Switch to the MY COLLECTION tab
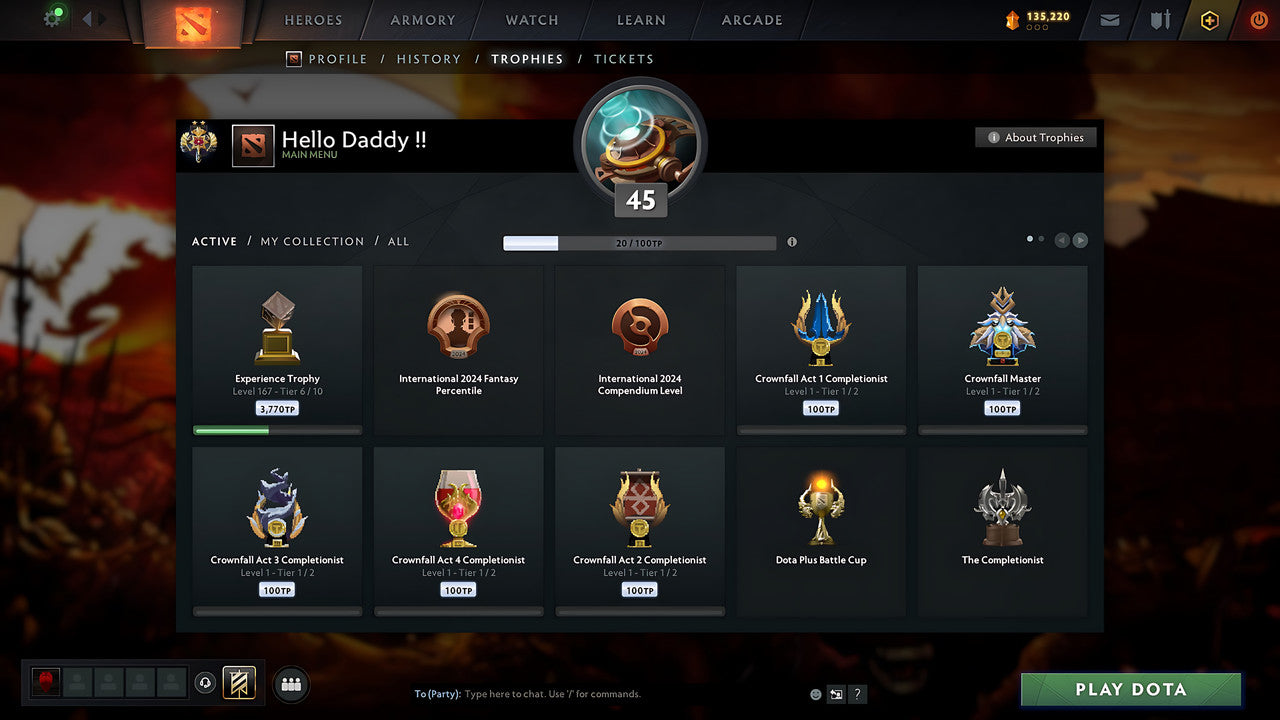Image resolution: width=1280 pixels, height=720 pixels. (x=311, y=241)
